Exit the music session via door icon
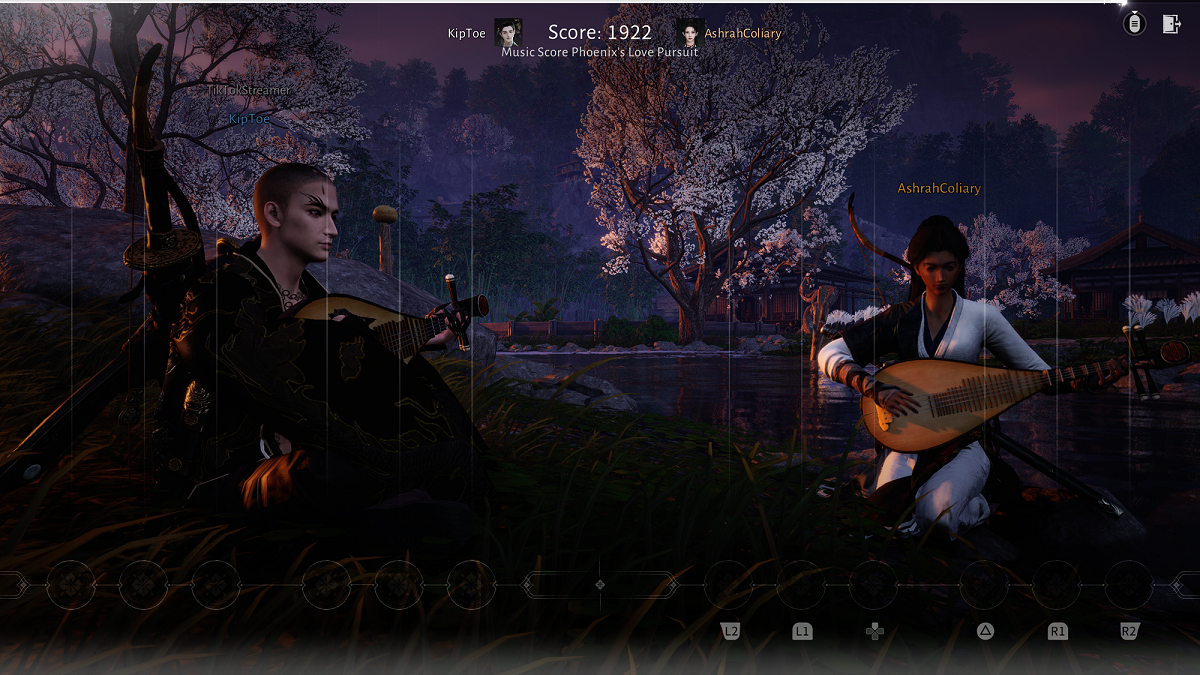 point(1171,25)
